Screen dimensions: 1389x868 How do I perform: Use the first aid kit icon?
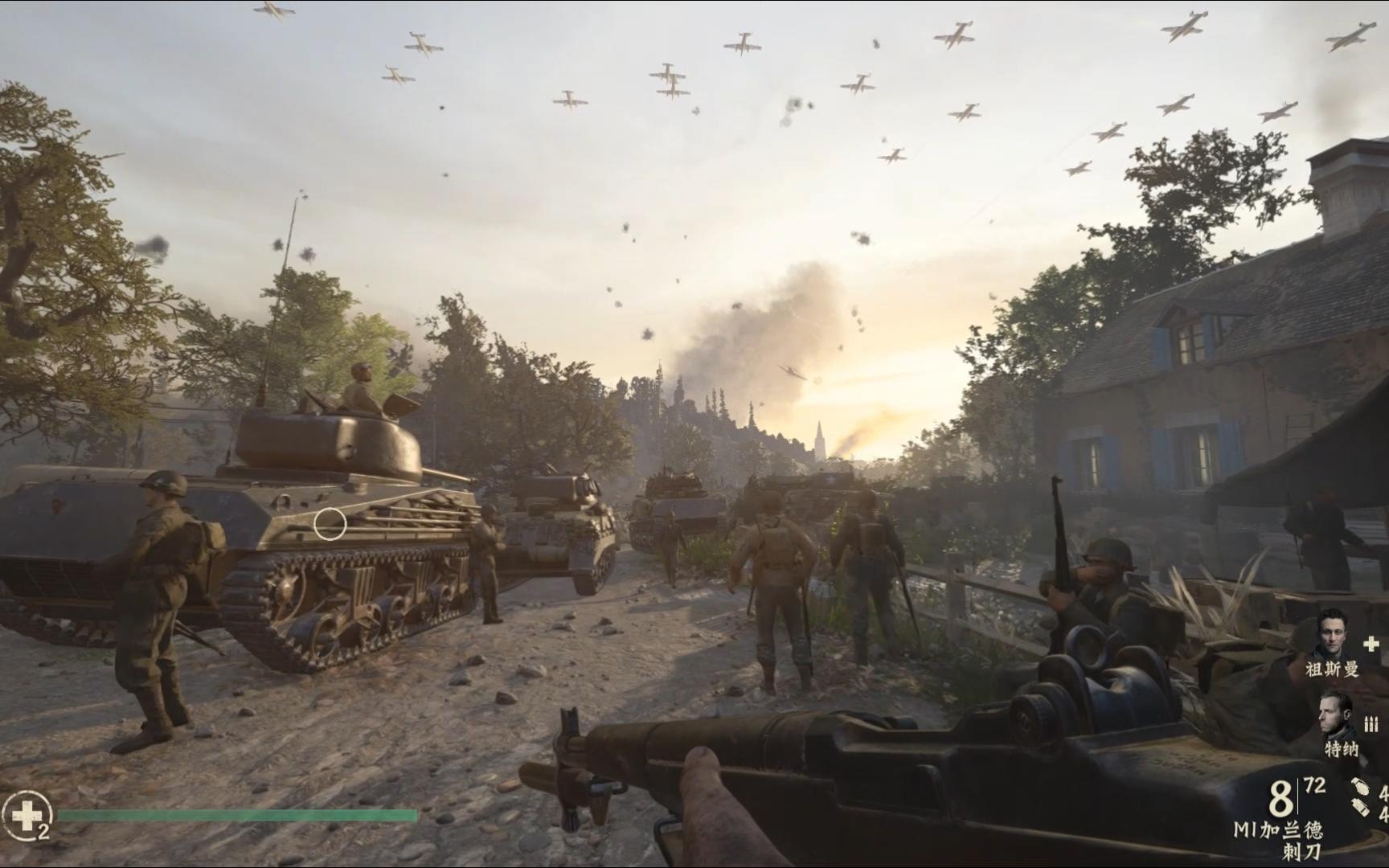tap(26, 815)
